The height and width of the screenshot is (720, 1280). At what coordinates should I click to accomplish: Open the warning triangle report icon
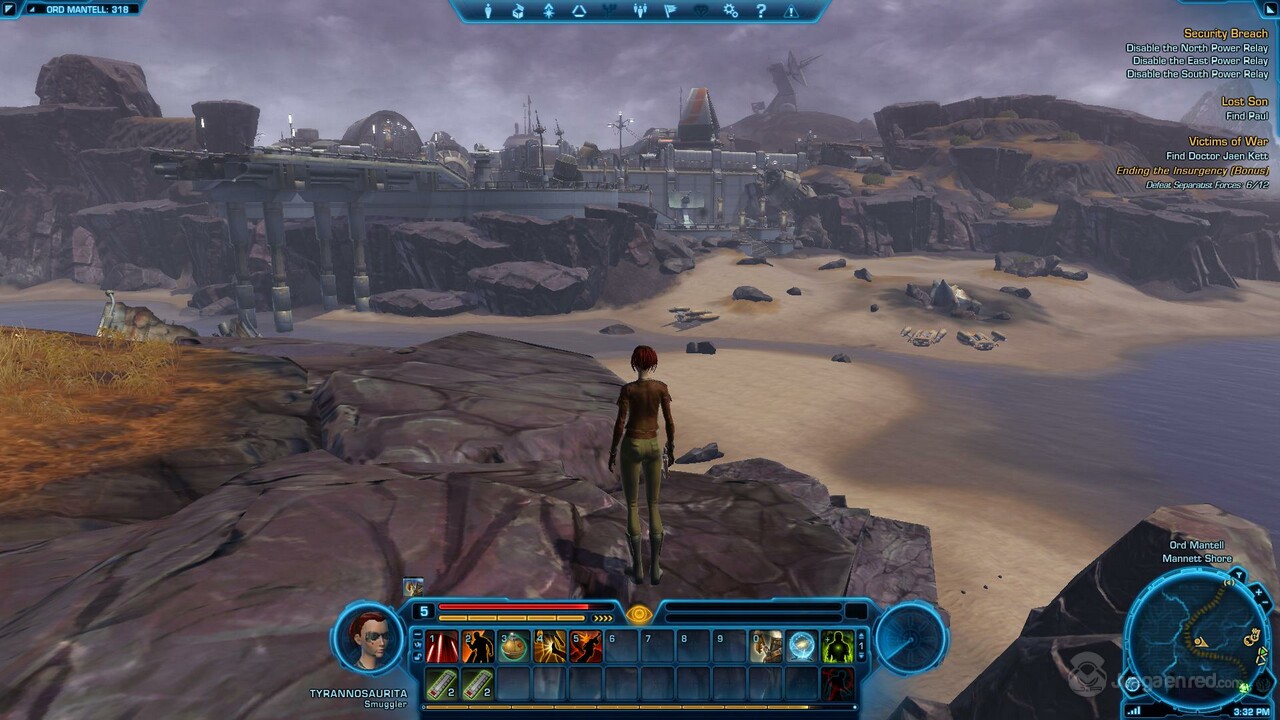point(791,11)
